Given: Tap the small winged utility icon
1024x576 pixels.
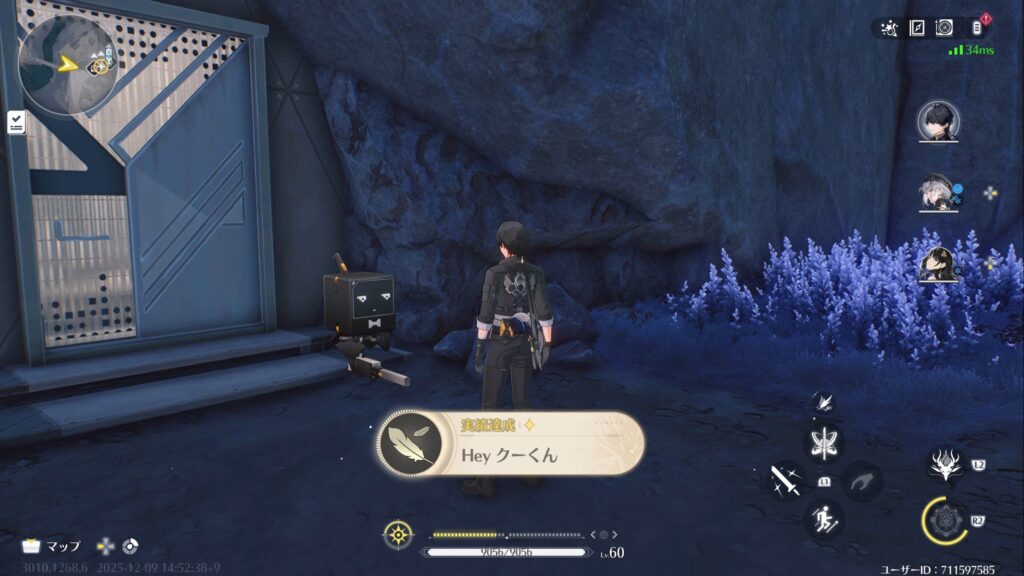Looking at the screenshot, I should point(822,401).
